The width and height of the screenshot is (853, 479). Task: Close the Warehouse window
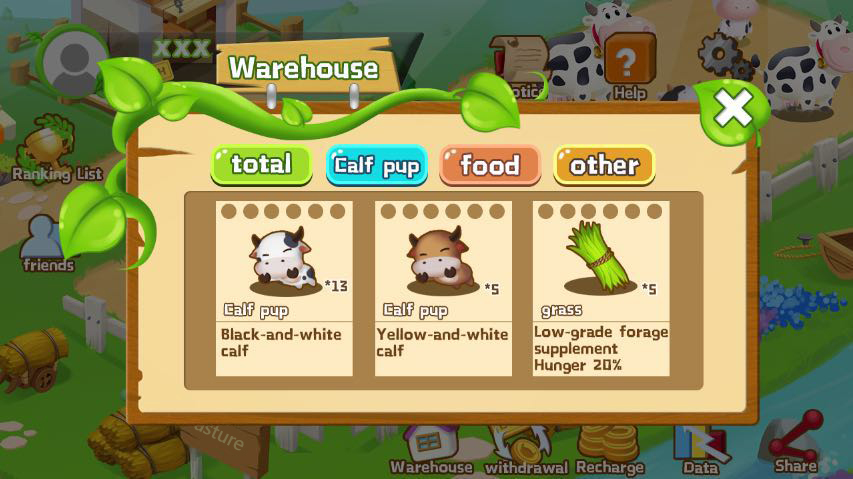[734, 108]
